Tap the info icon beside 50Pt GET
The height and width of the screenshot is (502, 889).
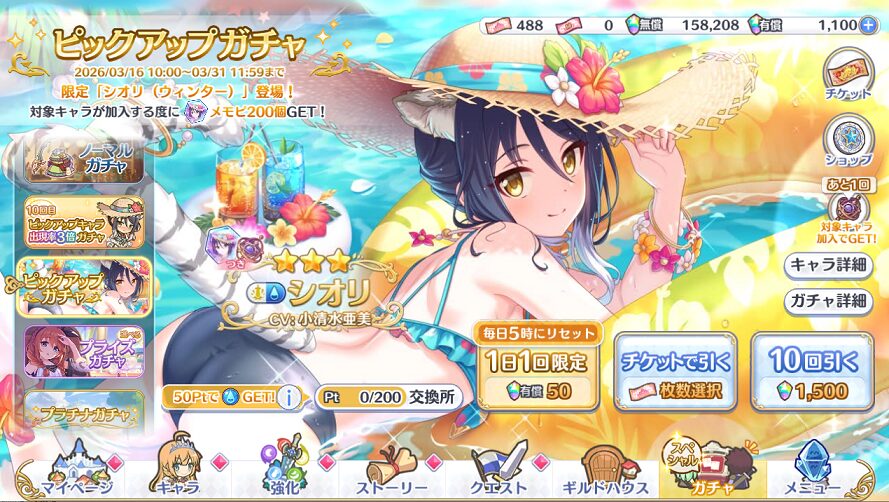click(x=290, y=397)
